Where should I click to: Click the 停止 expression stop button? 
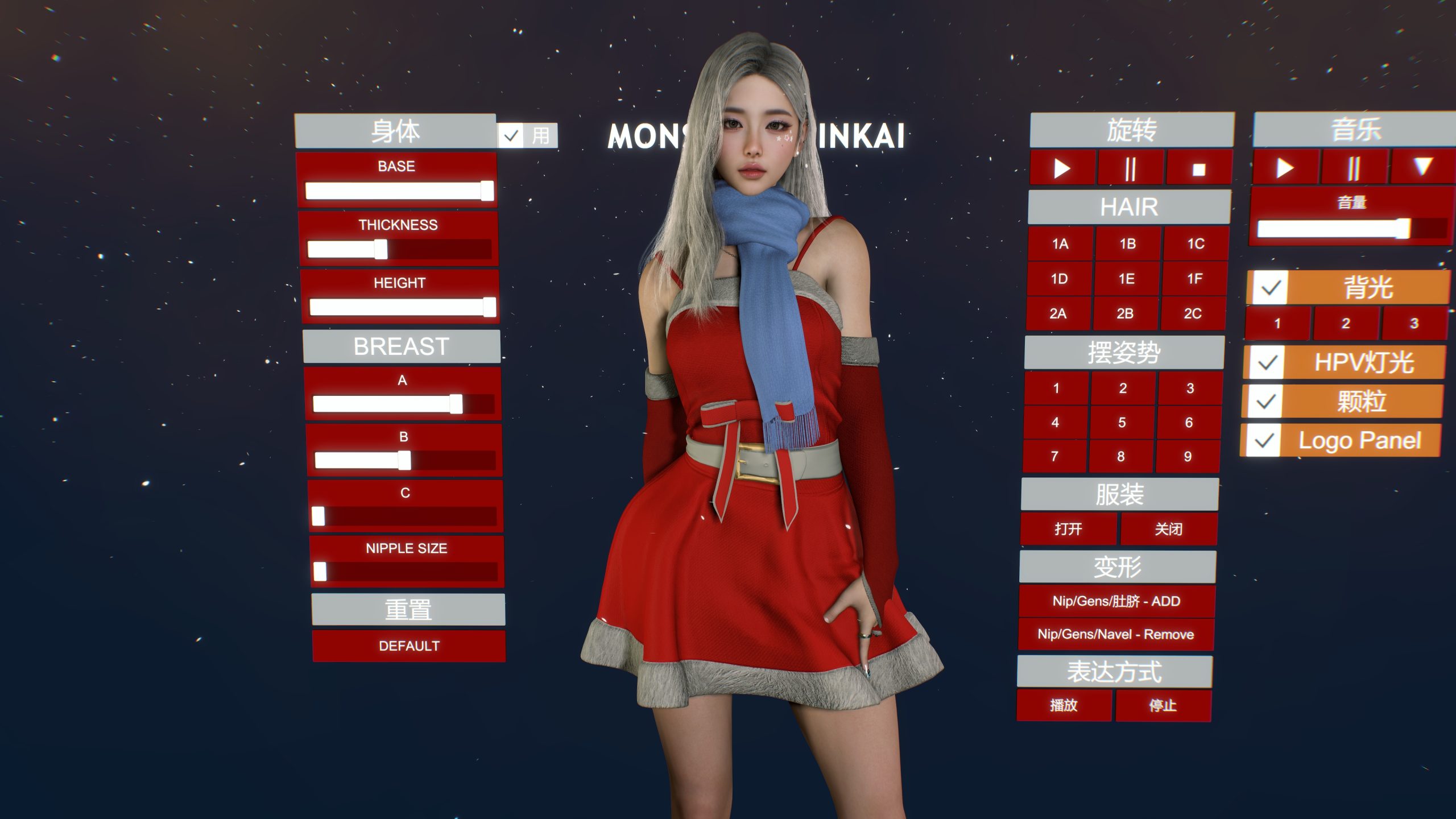pyautogui.click(x=1163, y=705)
